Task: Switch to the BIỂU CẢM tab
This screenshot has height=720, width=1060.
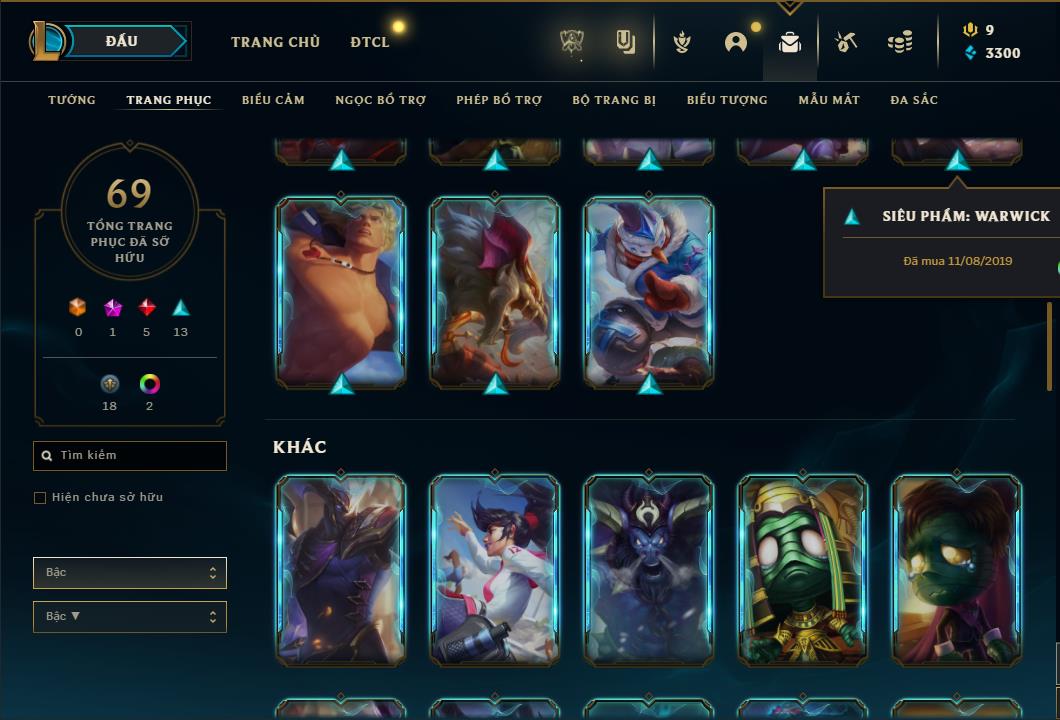Action: click(273, 100)
